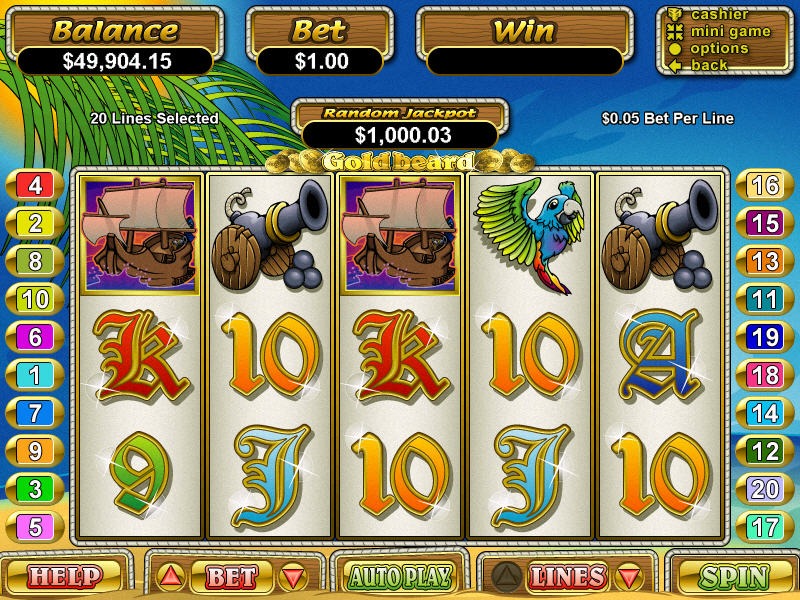Open the HELP screen

(x=64, y=577)
